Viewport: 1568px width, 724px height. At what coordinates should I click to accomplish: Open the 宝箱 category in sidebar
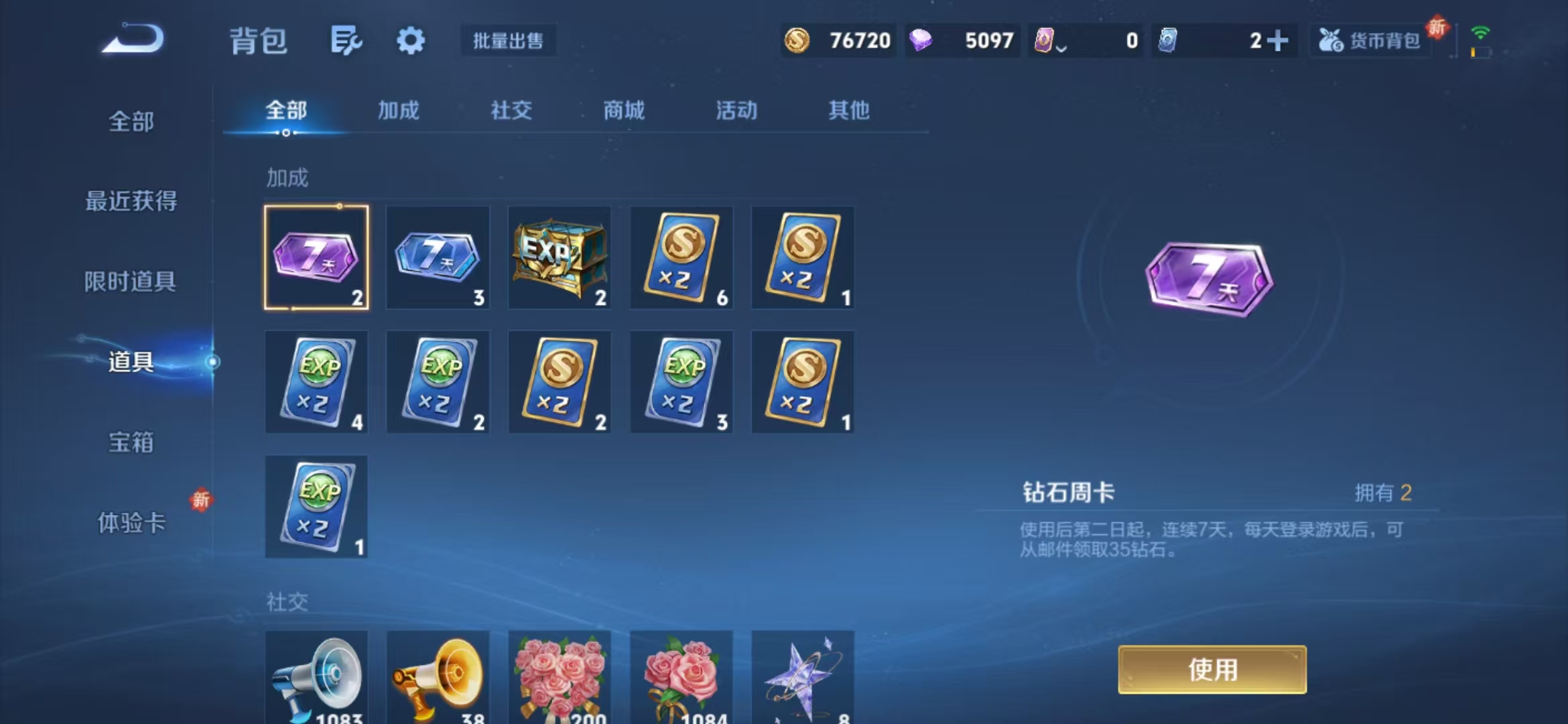point(131,443)
